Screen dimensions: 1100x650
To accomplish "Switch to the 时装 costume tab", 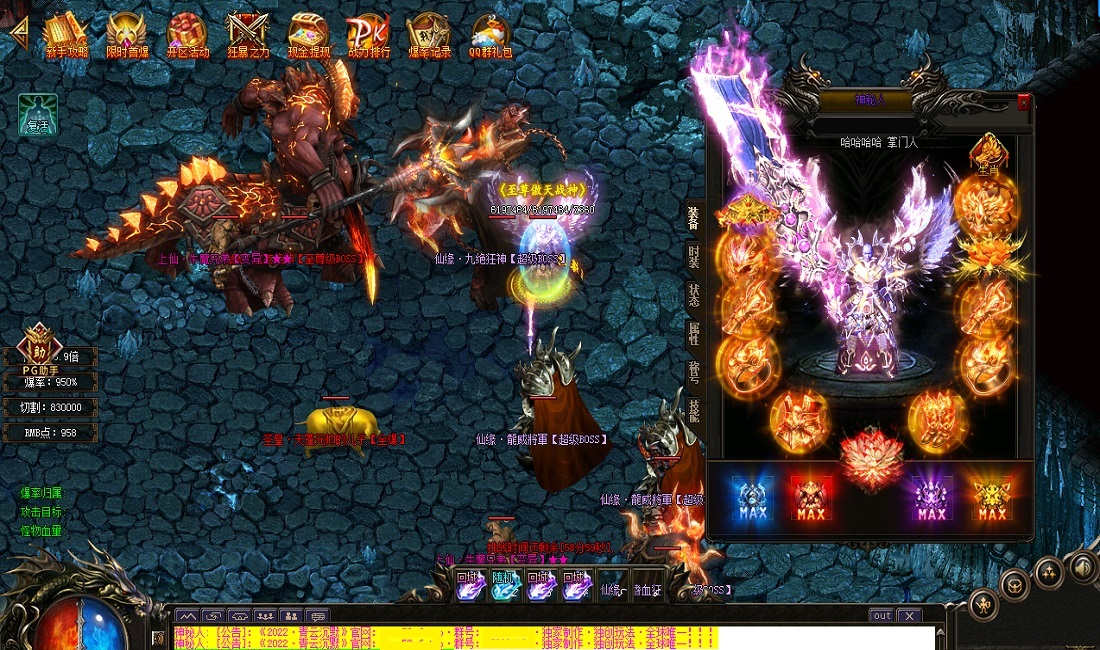I will click(x=693, y=256).
